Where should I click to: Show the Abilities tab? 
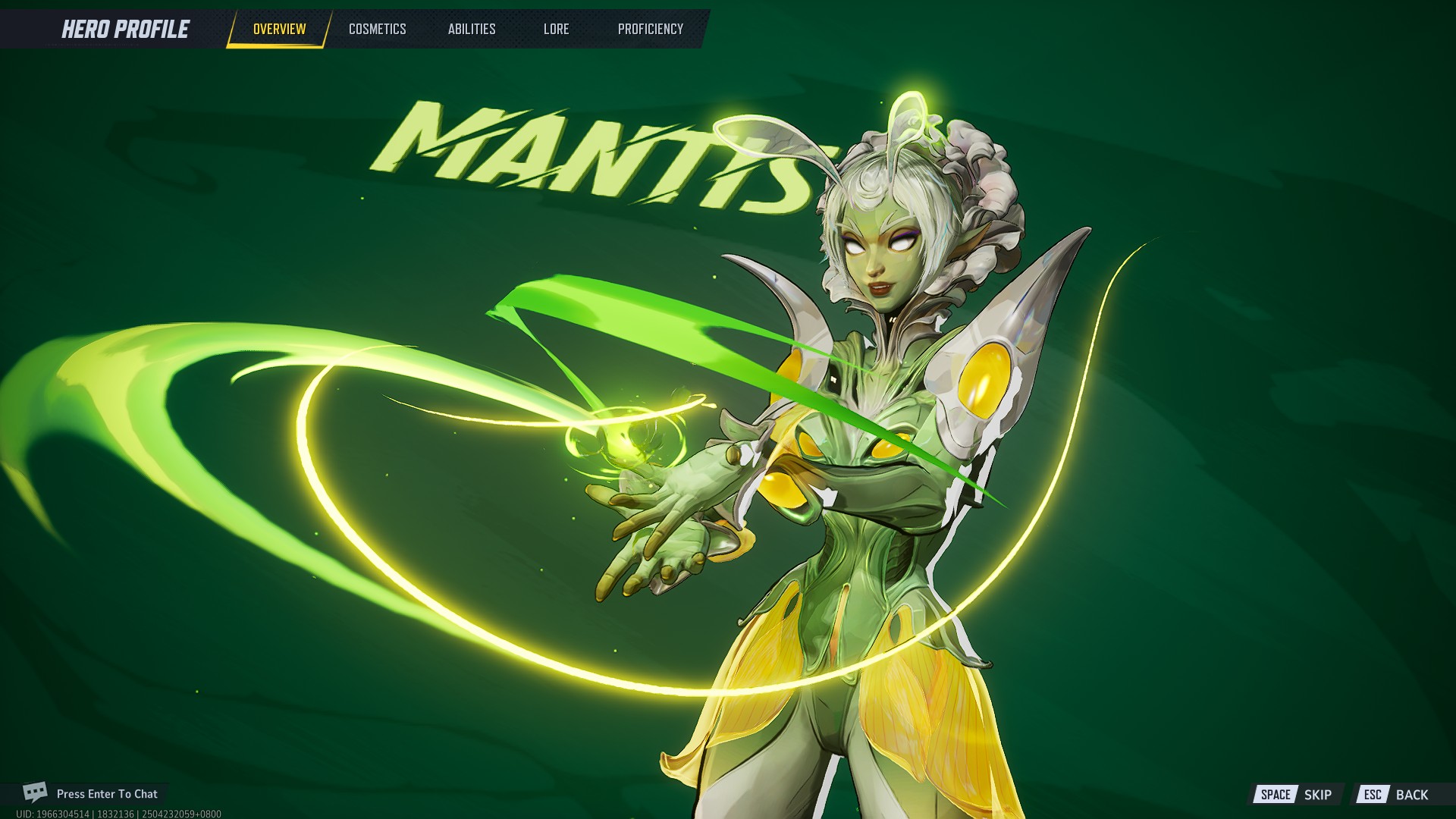471,30
